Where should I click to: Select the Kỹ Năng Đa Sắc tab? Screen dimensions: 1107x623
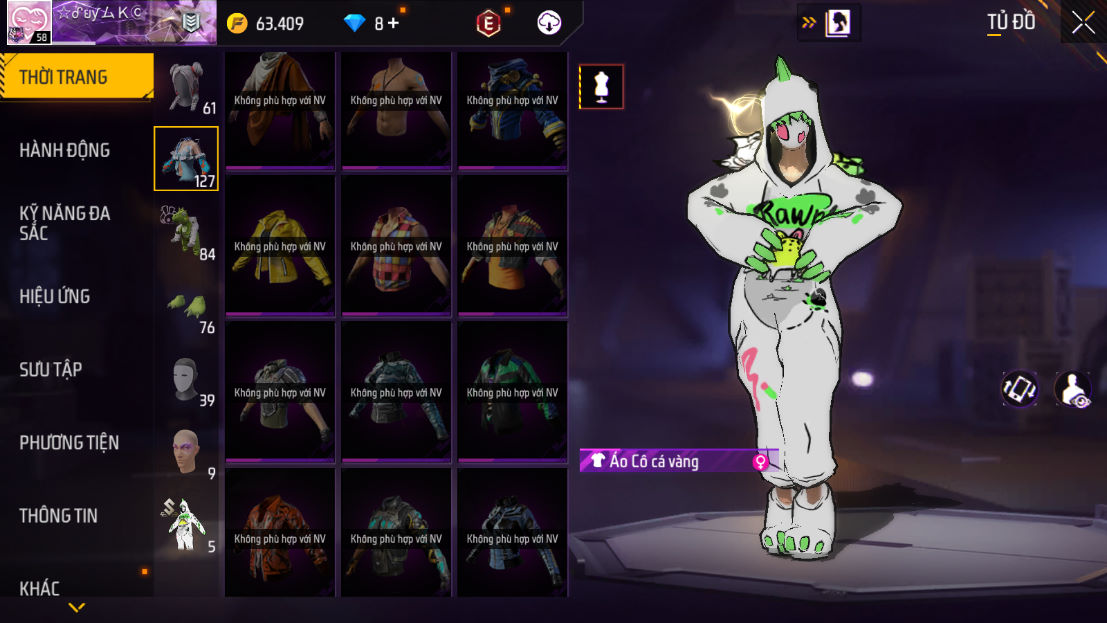pos(65,222)
